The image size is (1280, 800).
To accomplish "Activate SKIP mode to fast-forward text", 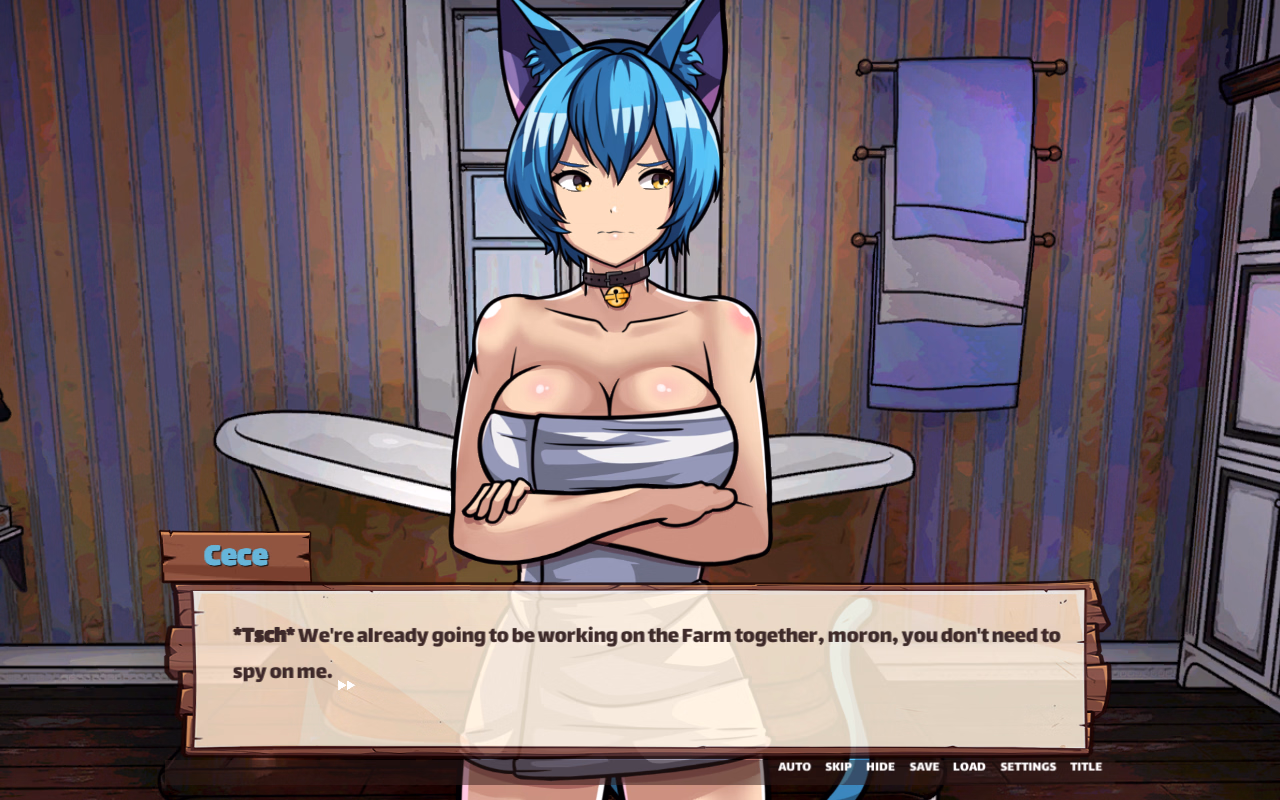I will point(838,766).
